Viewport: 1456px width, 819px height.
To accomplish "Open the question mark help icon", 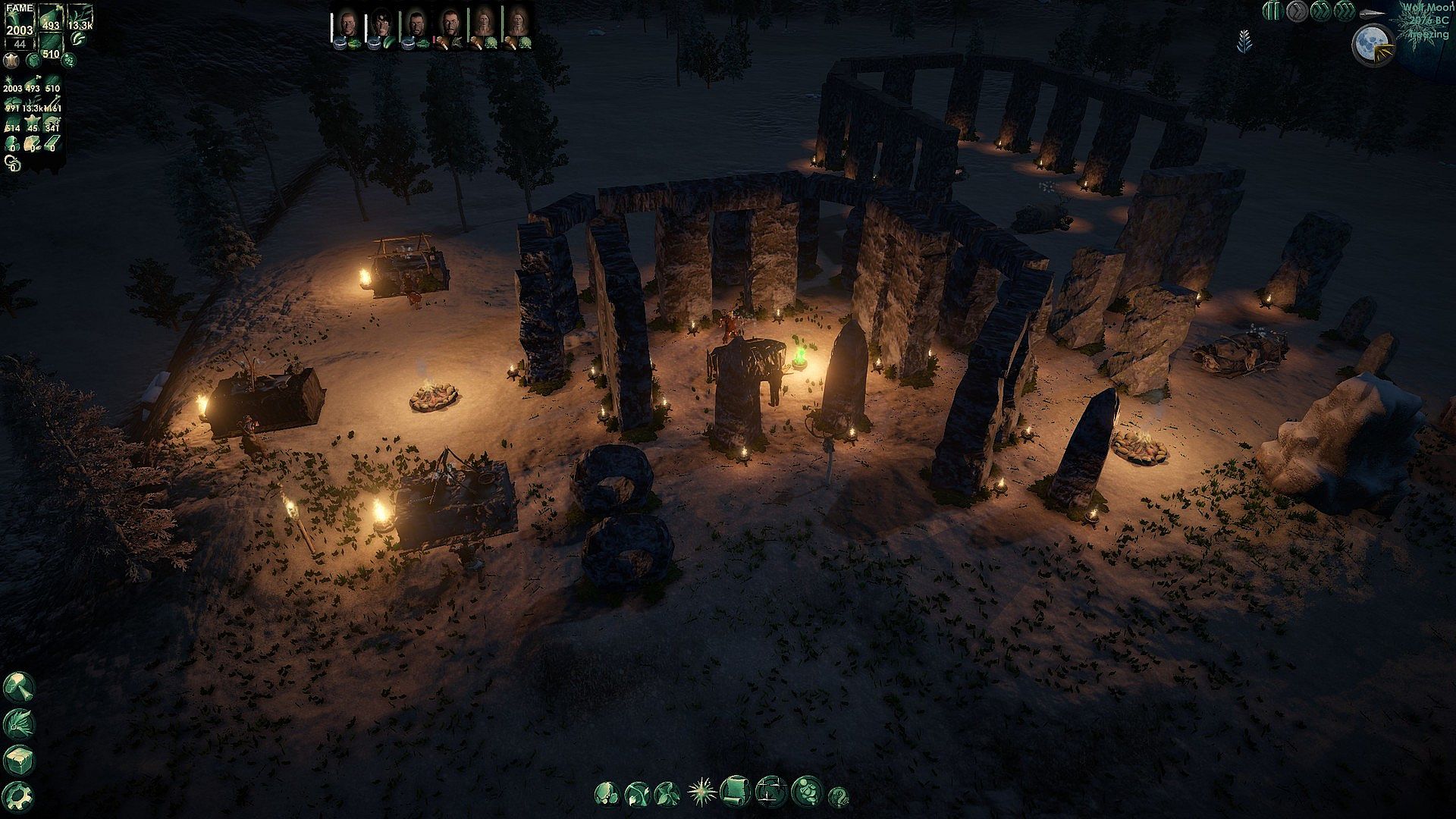I will [x=838, y=796].
